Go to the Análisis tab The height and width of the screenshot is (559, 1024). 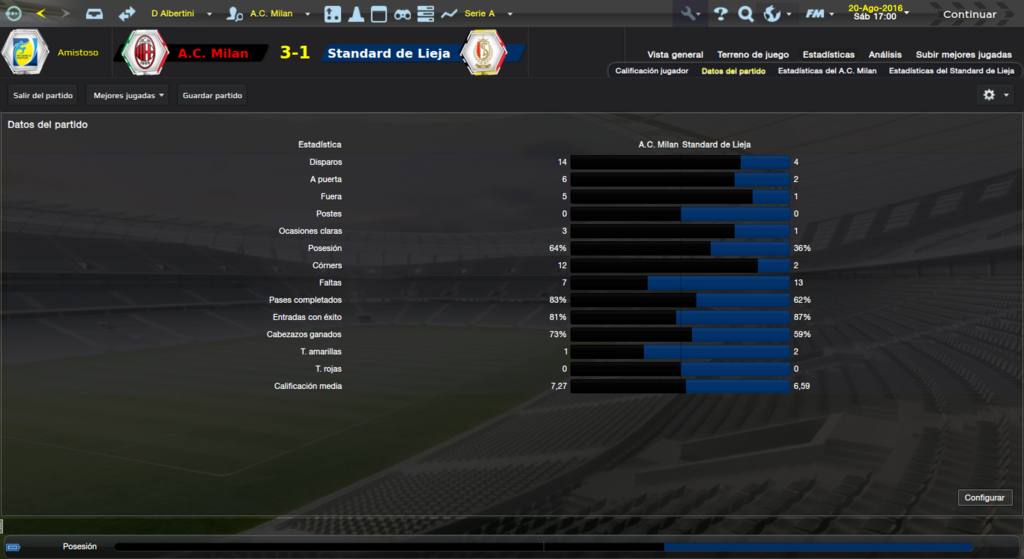[885, 55]
